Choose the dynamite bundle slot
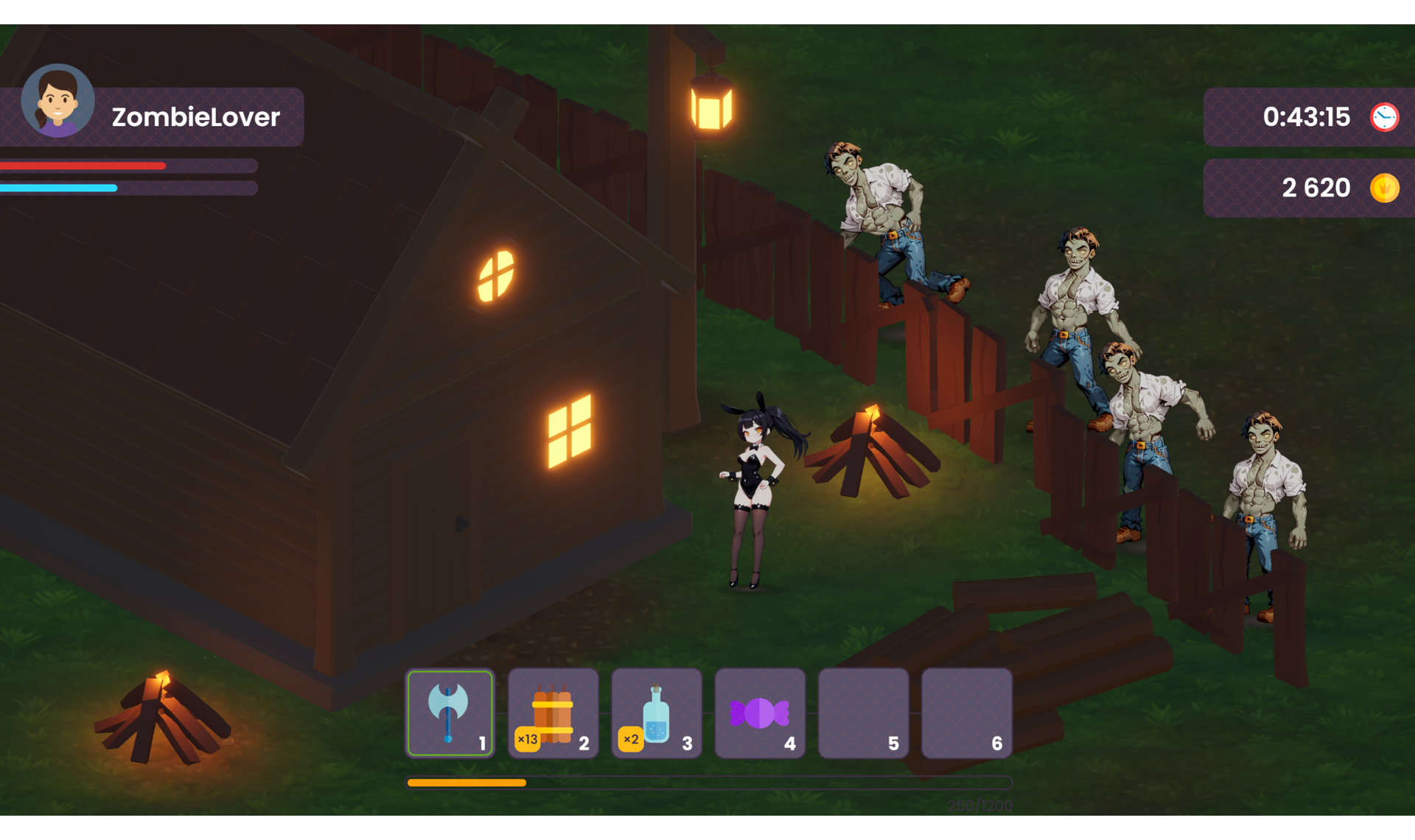This screenshot has width=1415, height=840. (x=553, y=713)
